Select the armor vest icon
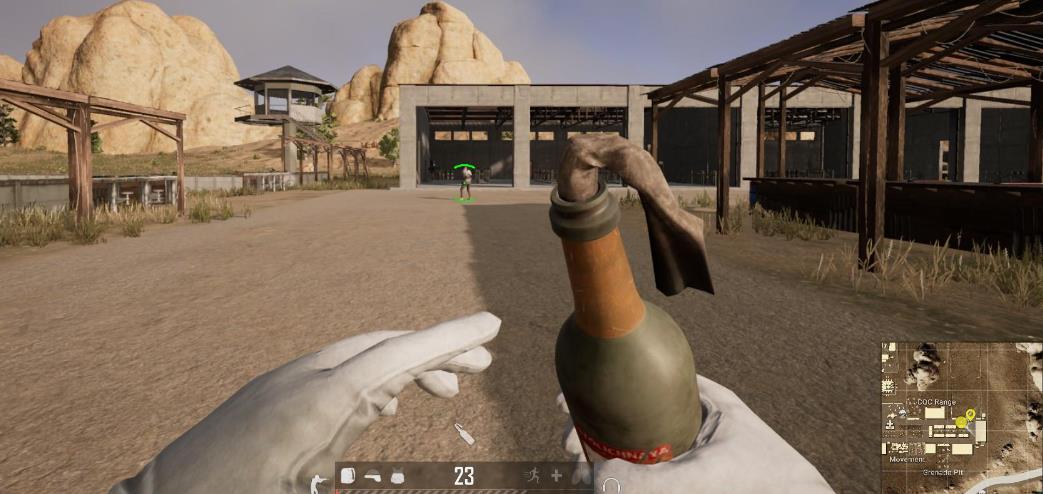 click(397, 476)
